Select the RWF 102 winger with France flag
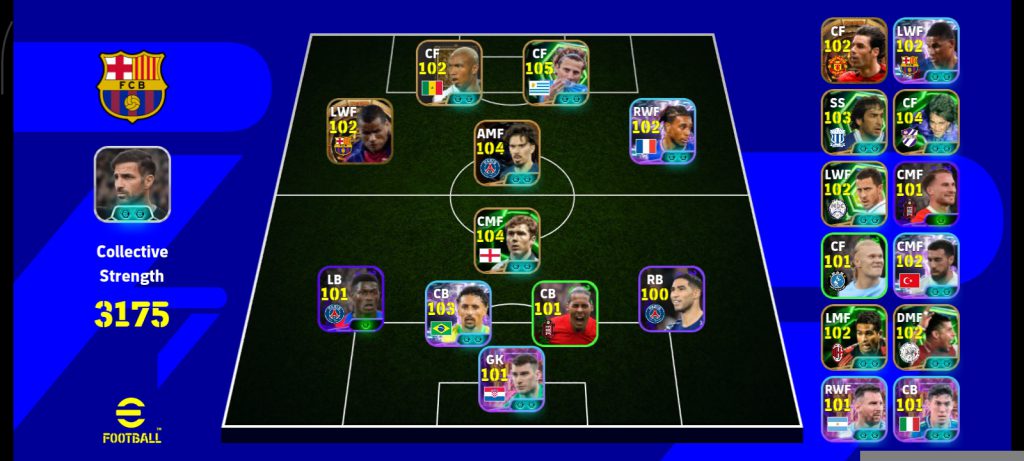The image size is (1024, 461). [x=661, y=130]
